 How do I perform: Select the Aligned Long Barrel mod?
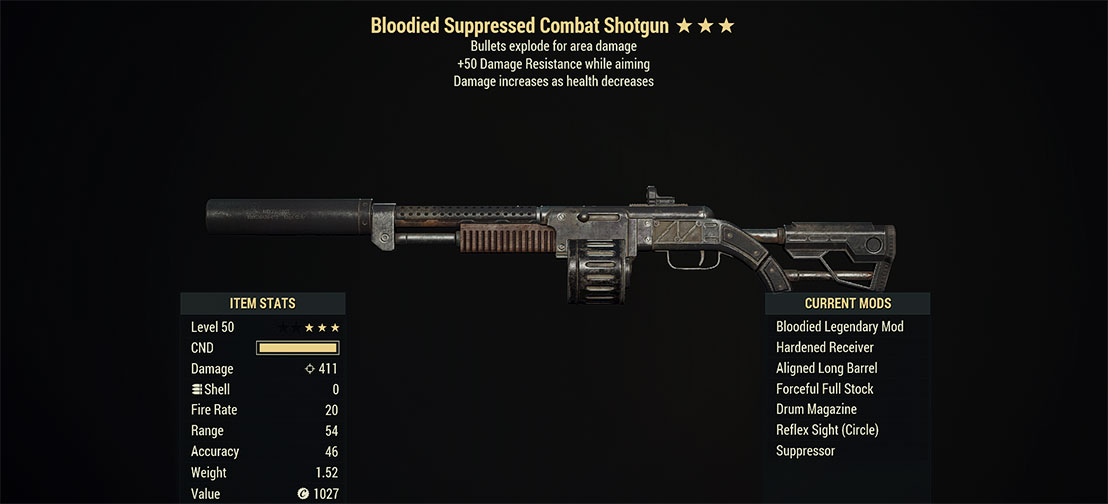[826, 368]
